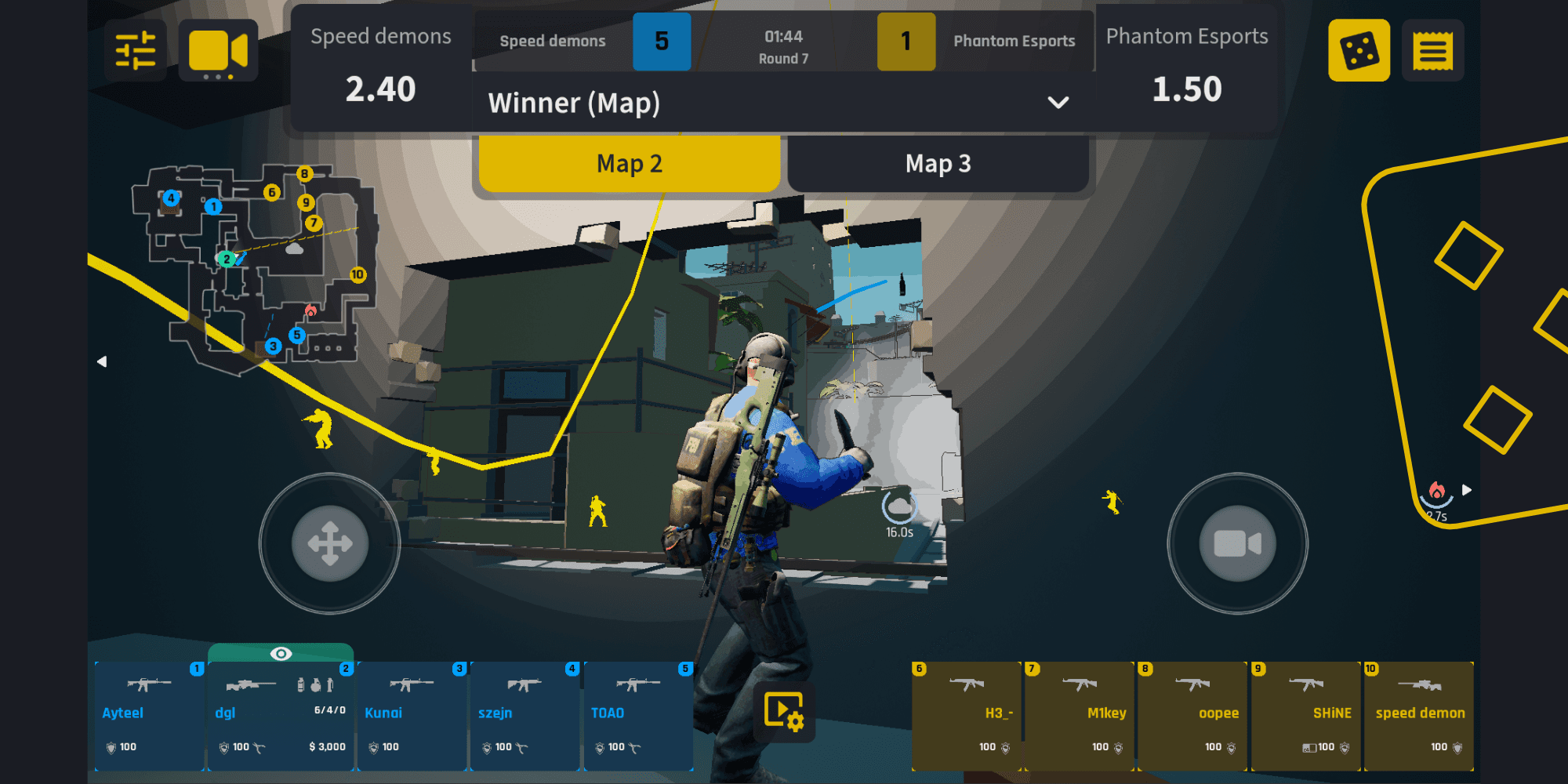The image size is (1568, 784).
Task: Open the sliders settings icon
Action: (x=135, y=51)
